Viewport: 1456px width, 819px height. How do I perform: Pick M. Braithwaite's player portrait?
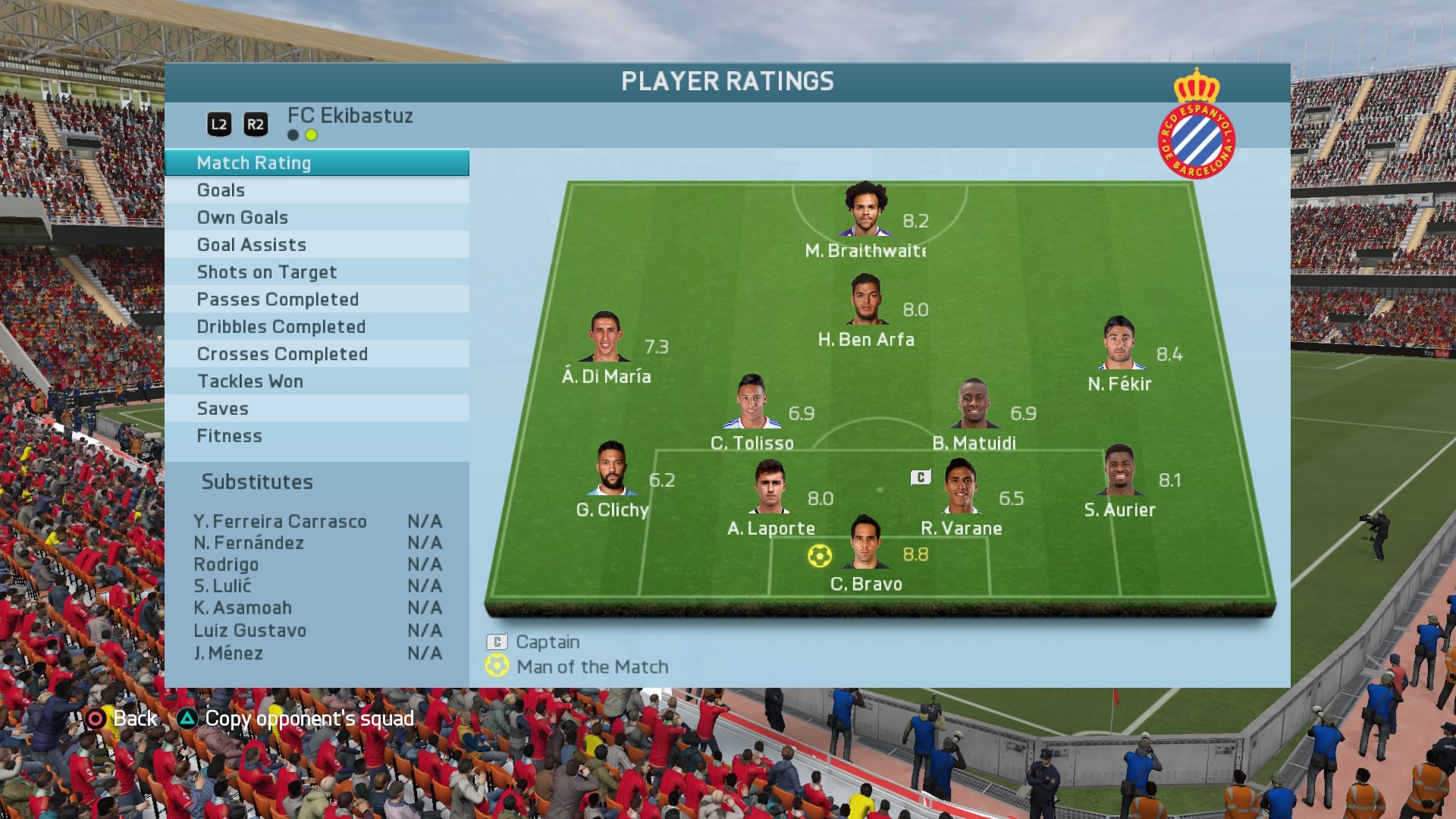(x=865, y=209)
